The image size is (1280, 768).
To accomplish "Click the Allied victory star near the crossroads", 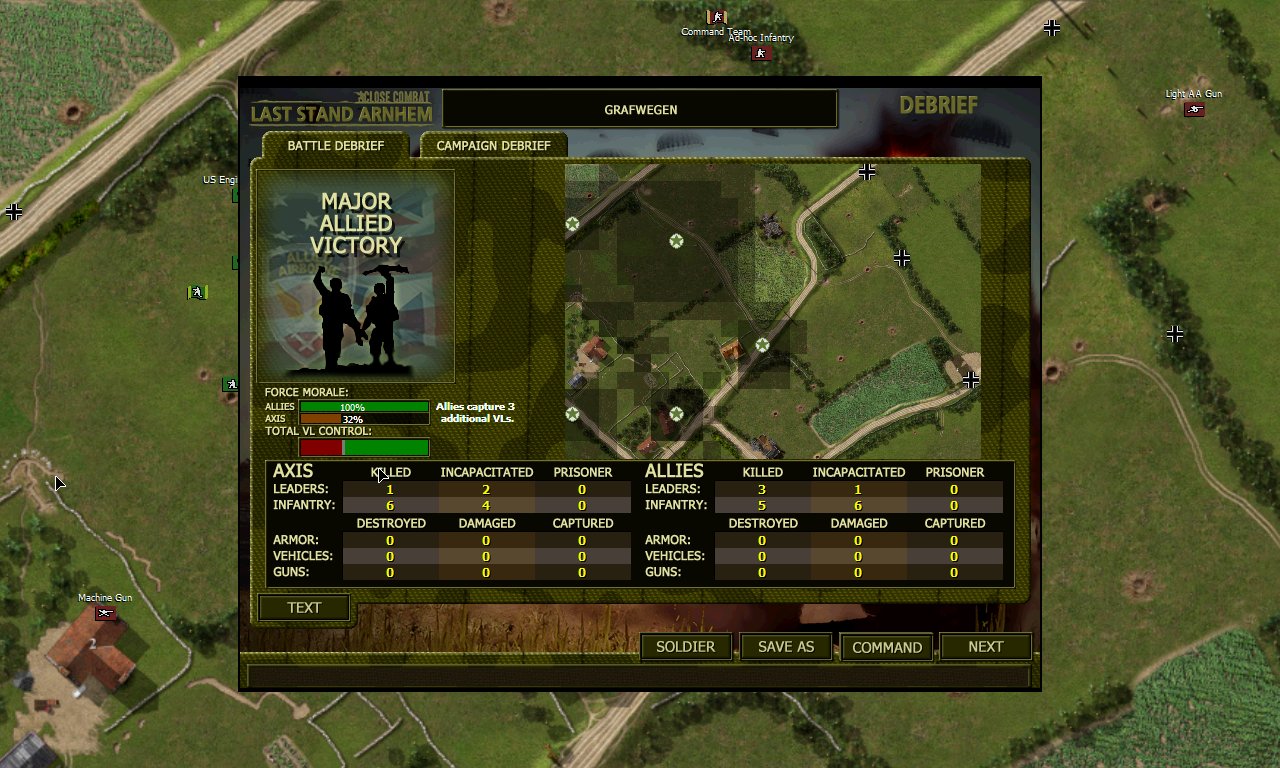I will [x=763, y=345].
